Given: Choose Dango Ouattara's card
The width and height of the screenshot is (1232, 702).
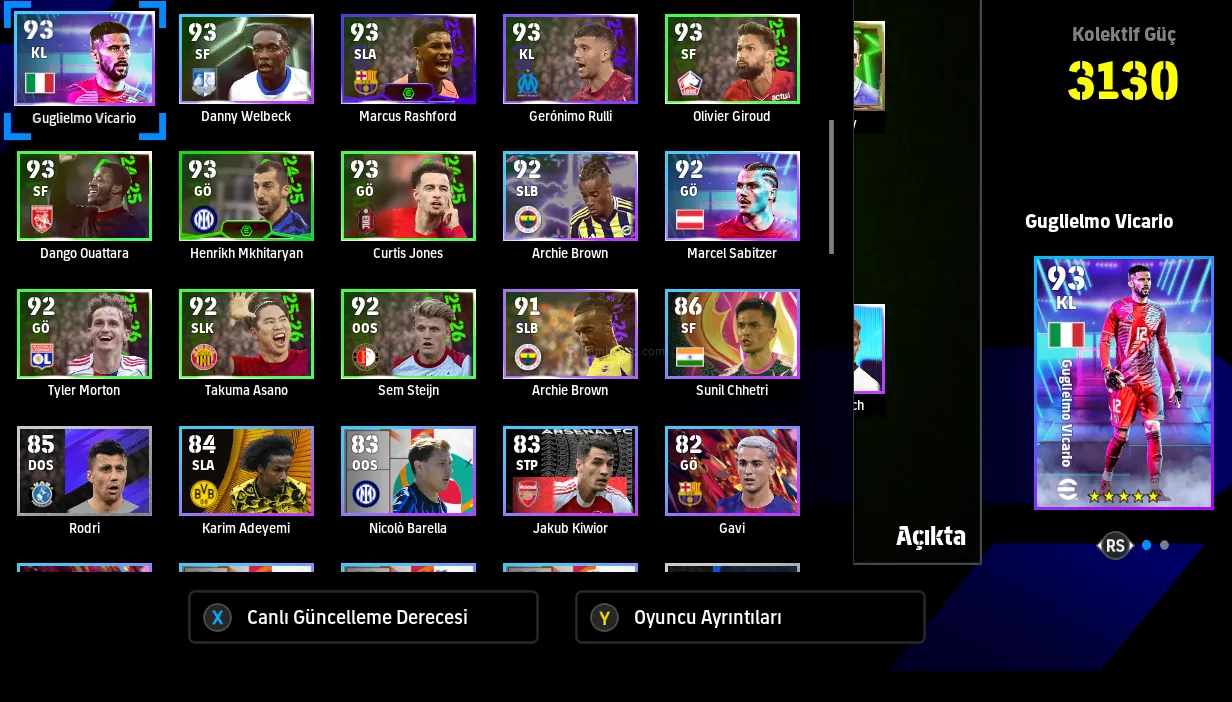Looking at the screenshot, I should click(x=84, y=196).
